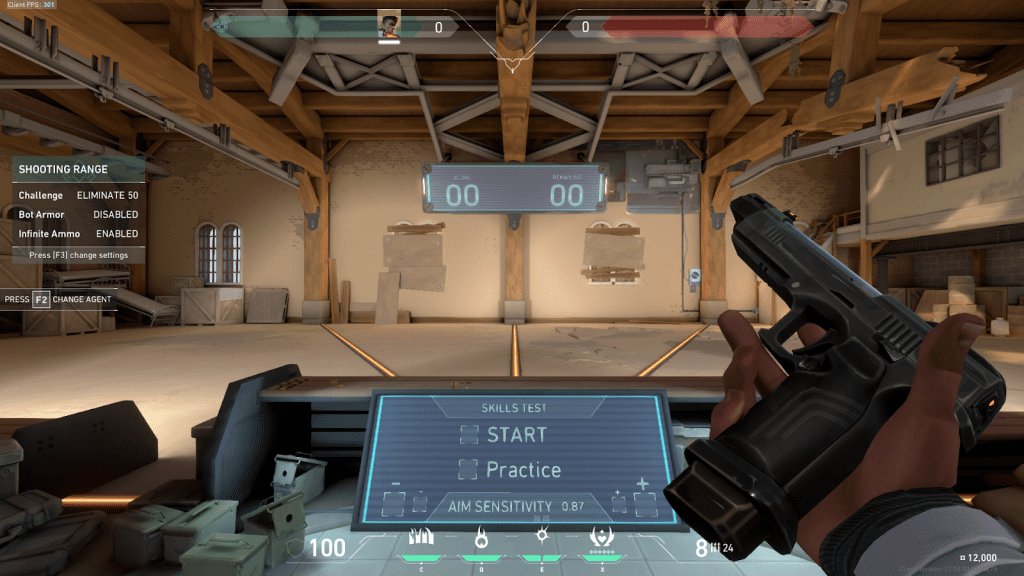This screenshot has height=576, width=1024.
Task: Trigger the winged ultimate ability icon
Action: (x=603, y=537)
